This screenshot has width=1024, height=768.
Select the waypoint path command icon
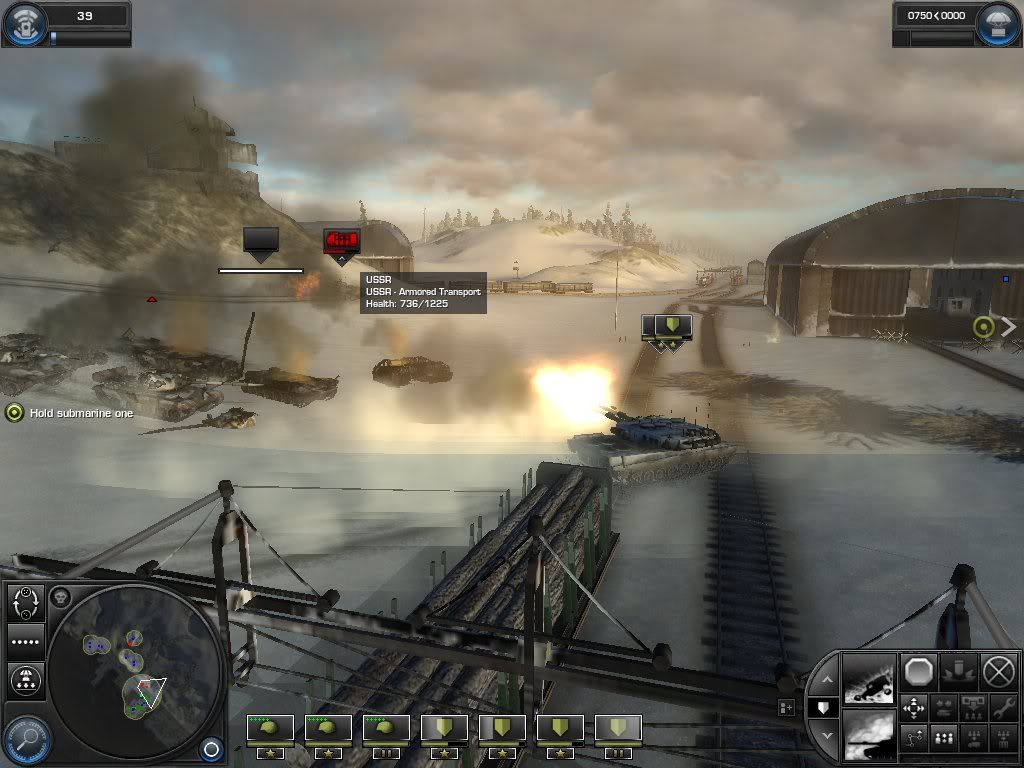coord(914,738)
